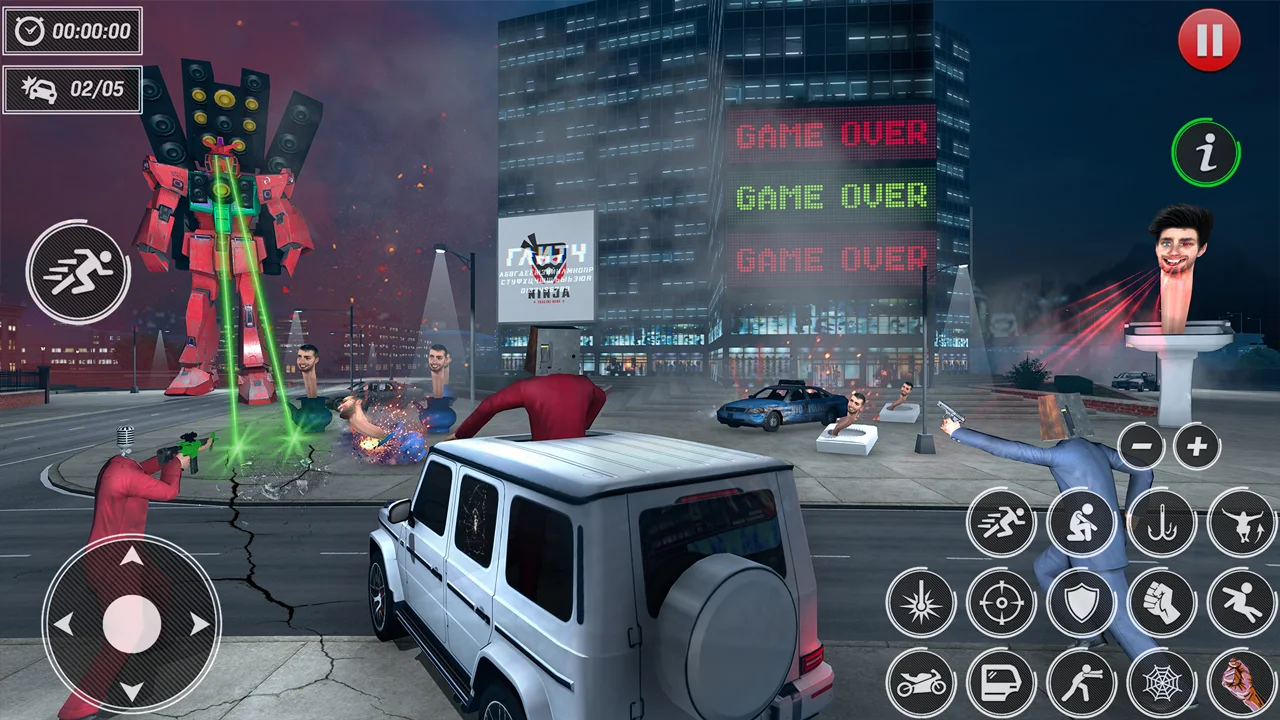Tap the motorcycle spawn icon

click(x=921, y=682)
